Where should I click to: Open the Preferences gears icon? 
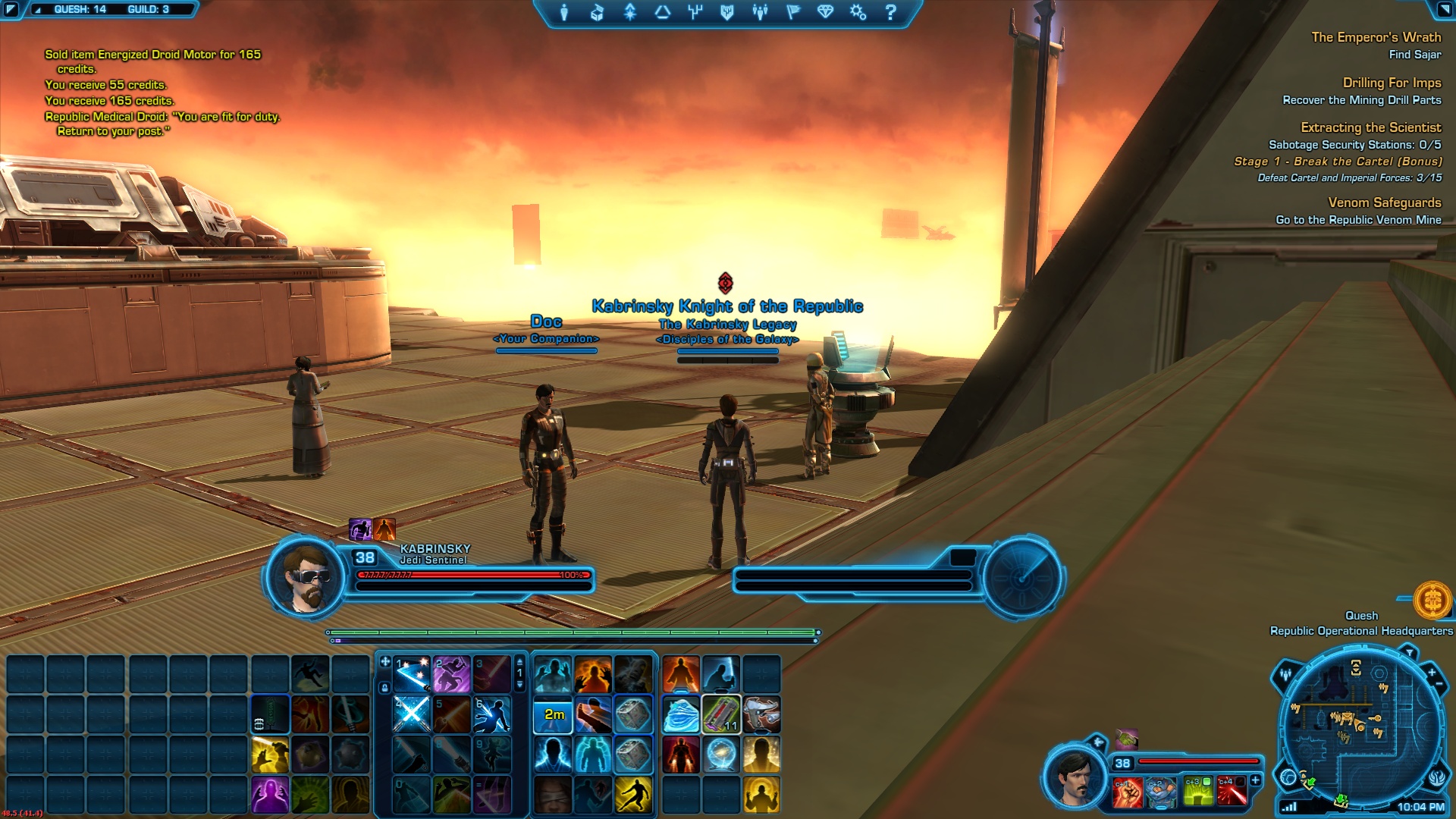pos(856,12)
